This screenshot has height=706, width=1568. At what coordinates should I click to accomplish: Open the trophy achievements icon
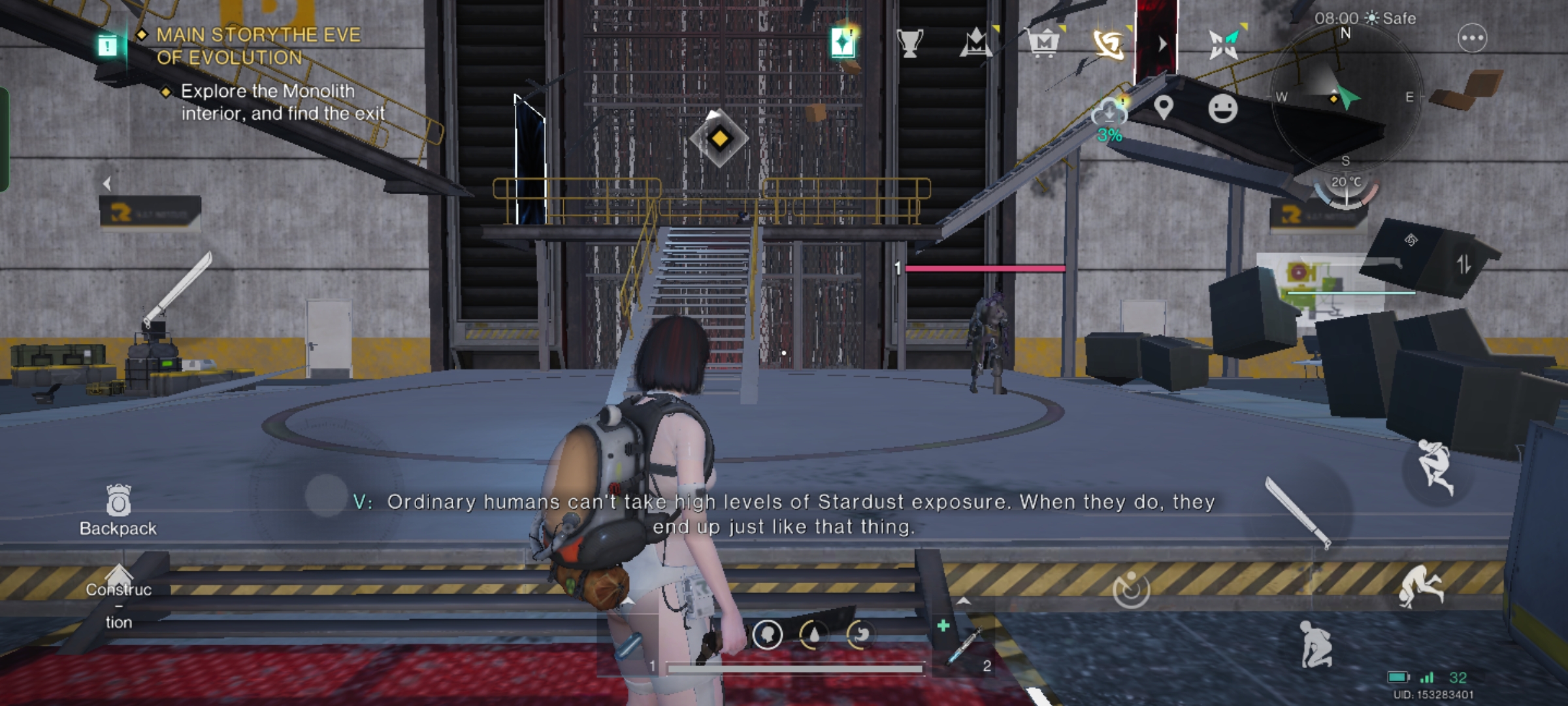tap(909, 44)
